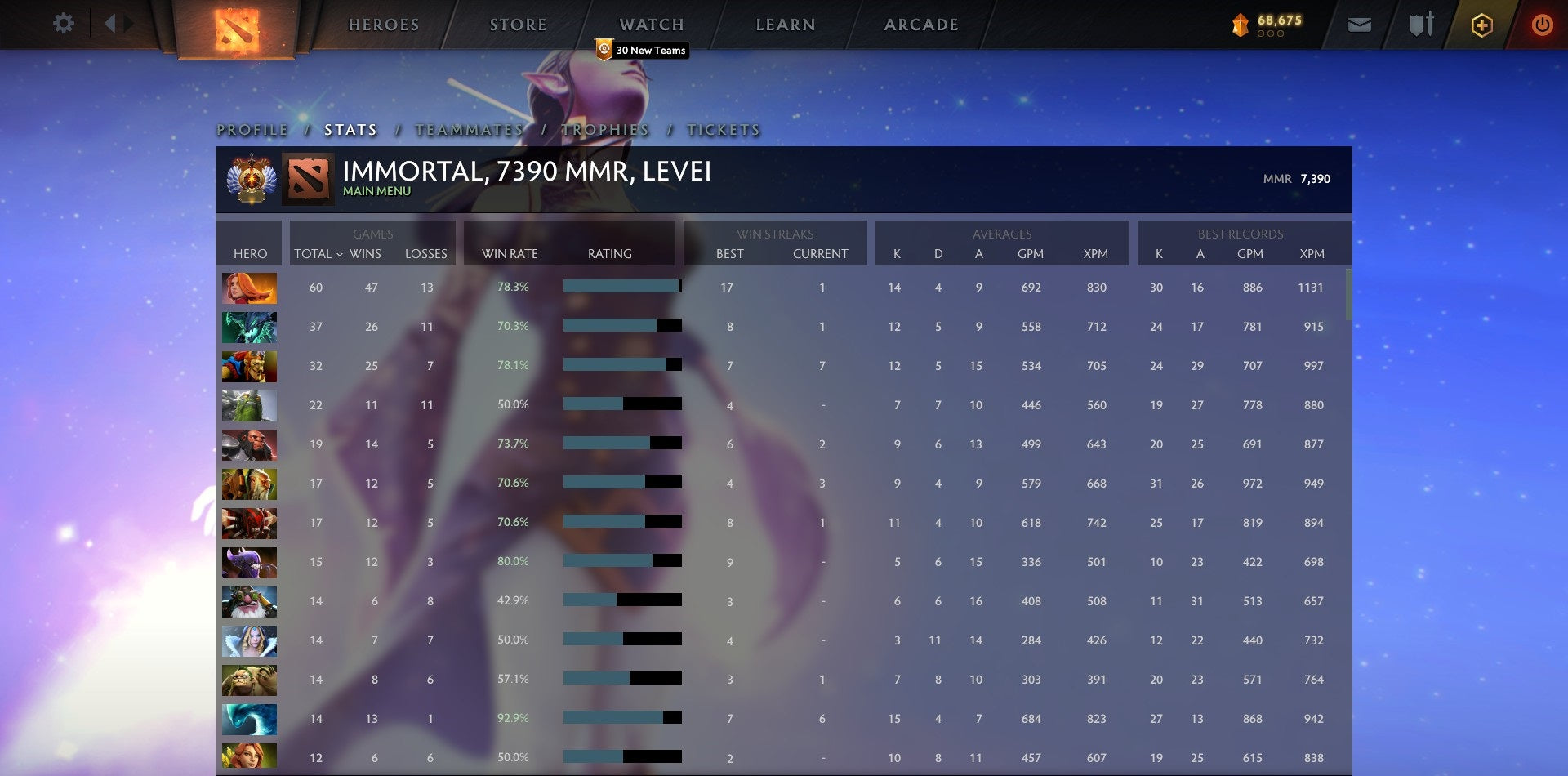Click Lina's win rate rating bar
This screenshot has width=1568, height=776.
pyautogui.click(x=622, y=287)
